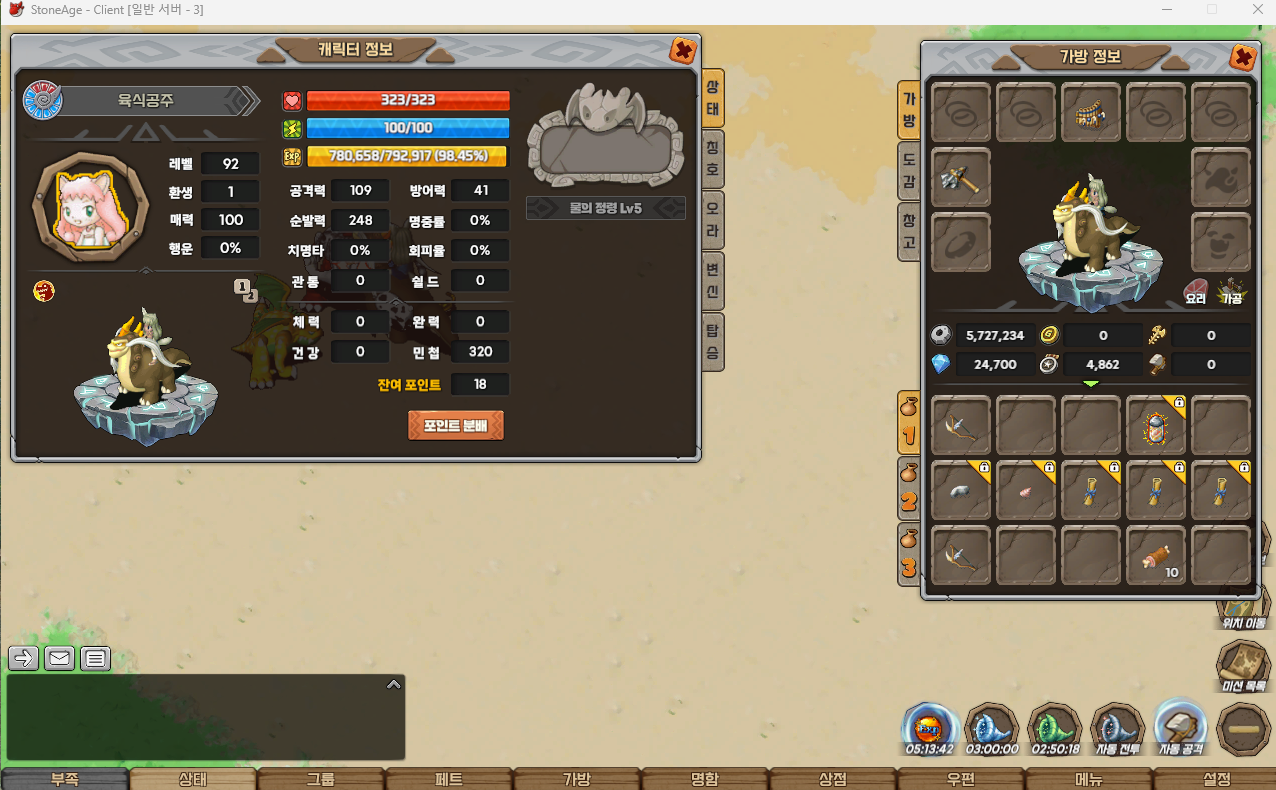The width and height of the screenshot is (1276, 790).
Task: Close the 캐릭터 정보 character window
Action: point(683,51)
